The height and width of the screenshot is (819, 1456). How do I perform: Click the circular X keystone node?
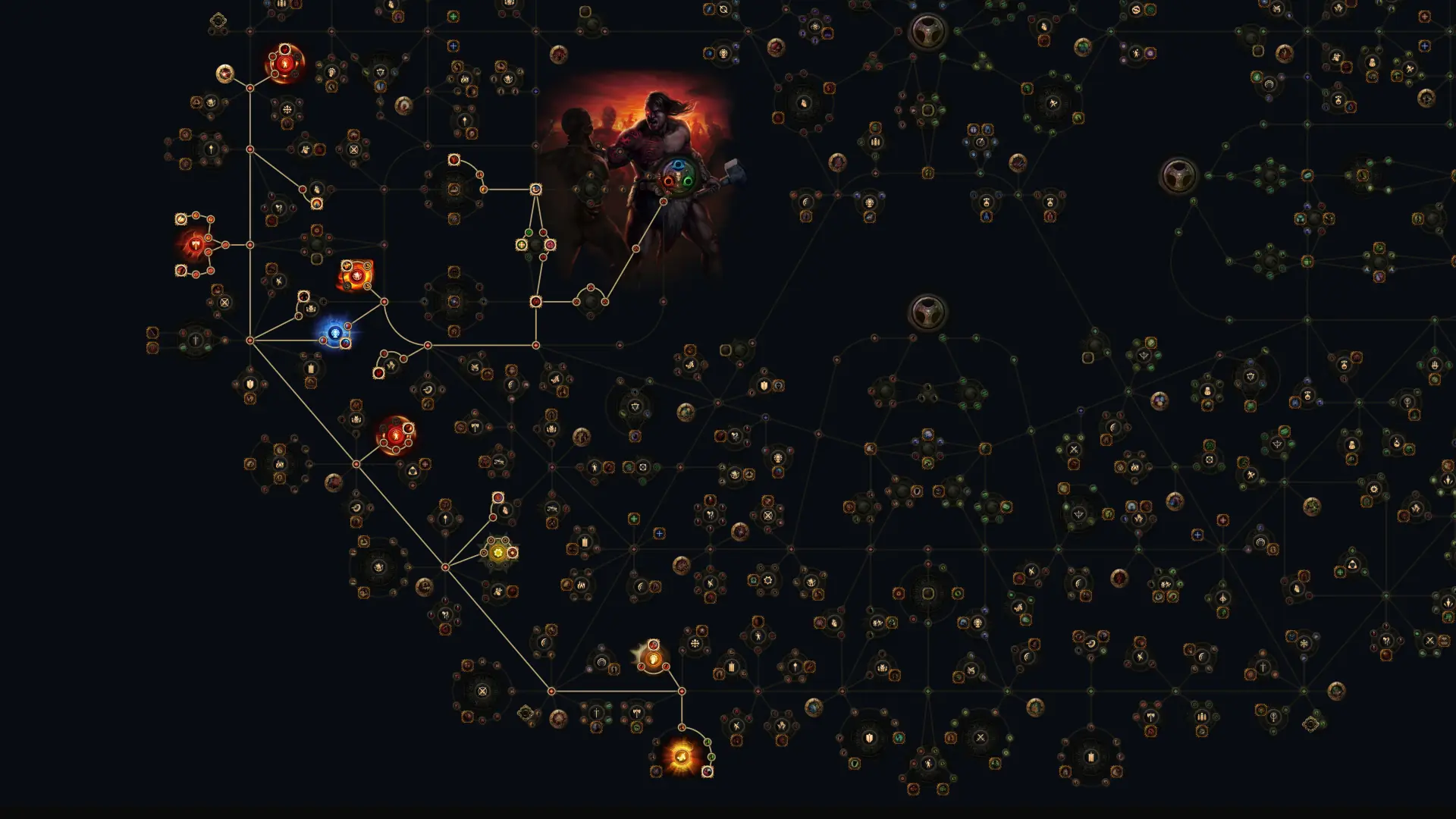tap(482, 692)
